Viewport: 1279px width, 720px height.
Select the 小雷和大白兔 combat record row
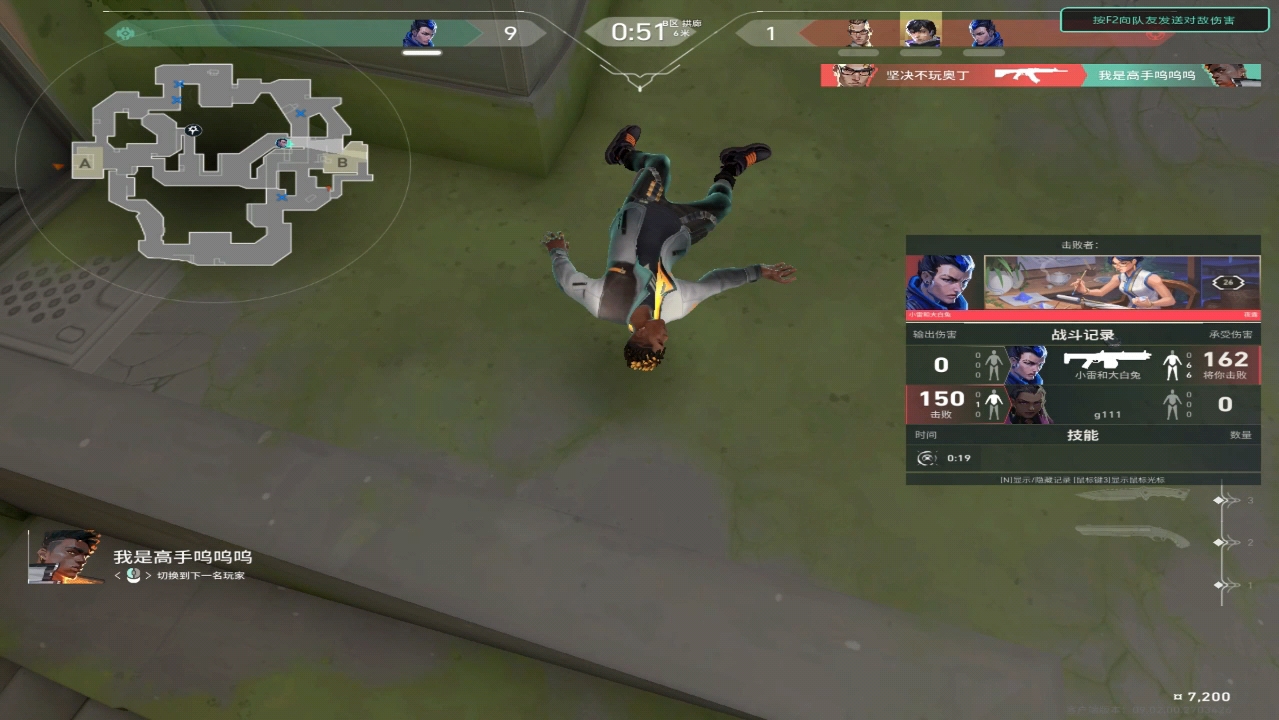[x=1083, y=365]
